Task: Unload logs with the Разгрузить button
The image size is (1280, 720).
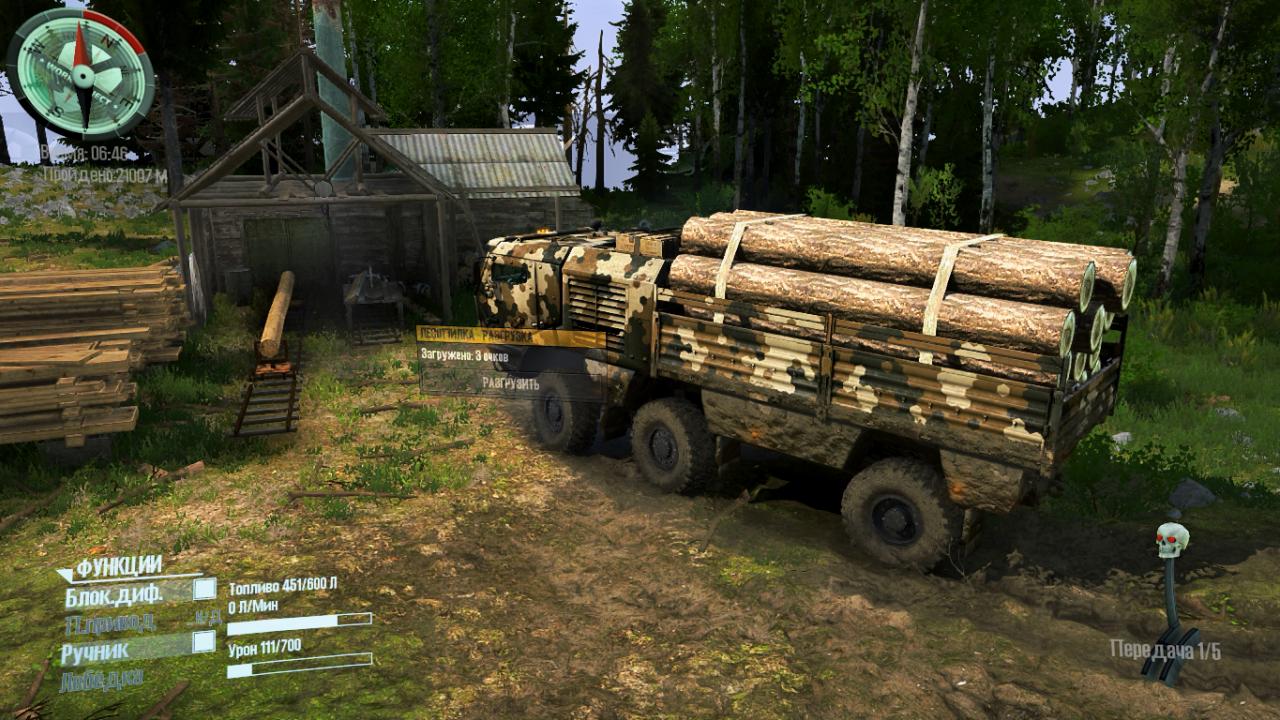Action: [x=510, y=383]
